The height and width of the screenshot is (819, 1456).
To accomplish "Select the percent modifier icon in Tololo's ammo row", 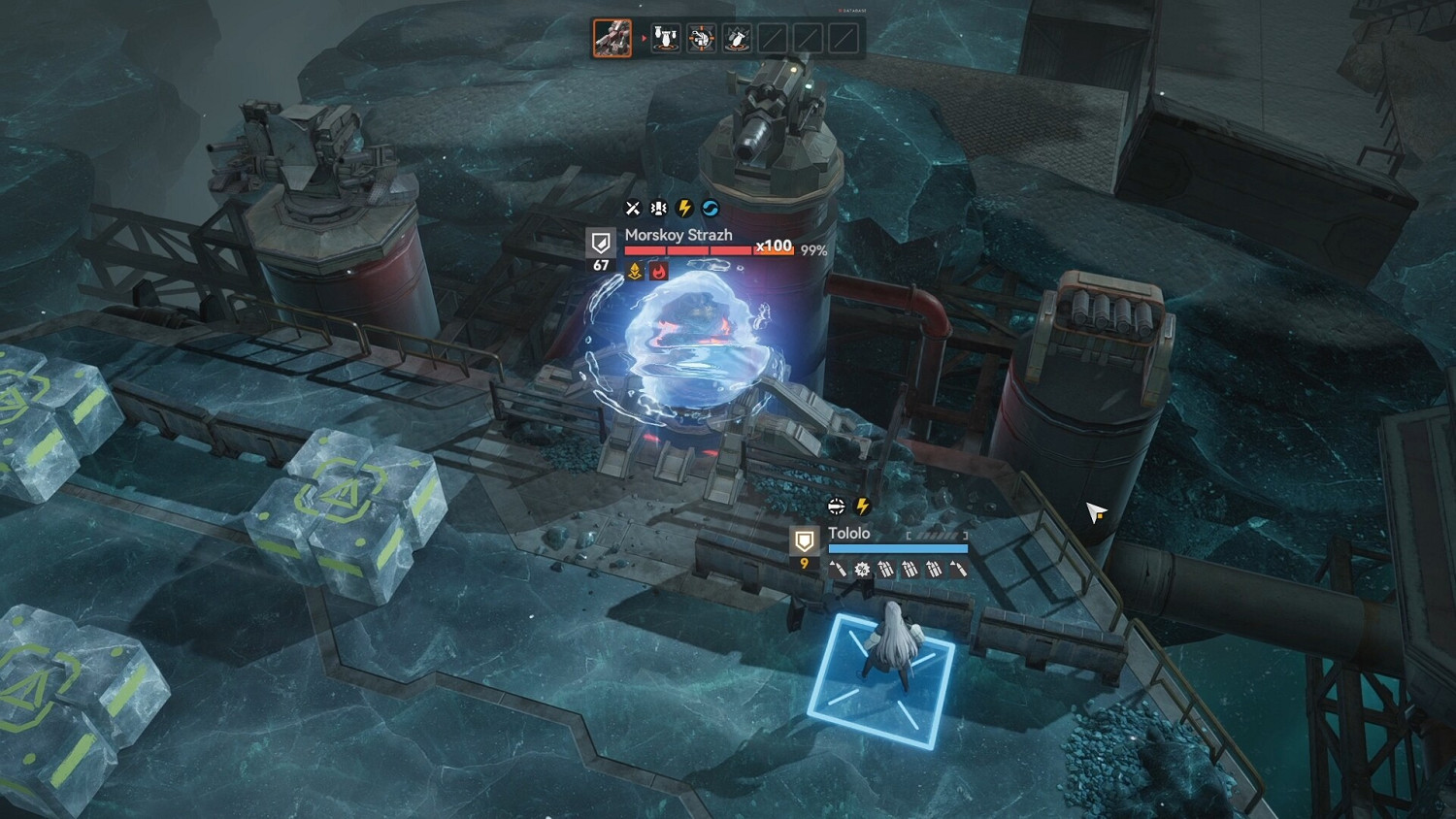I will point(862,570).
